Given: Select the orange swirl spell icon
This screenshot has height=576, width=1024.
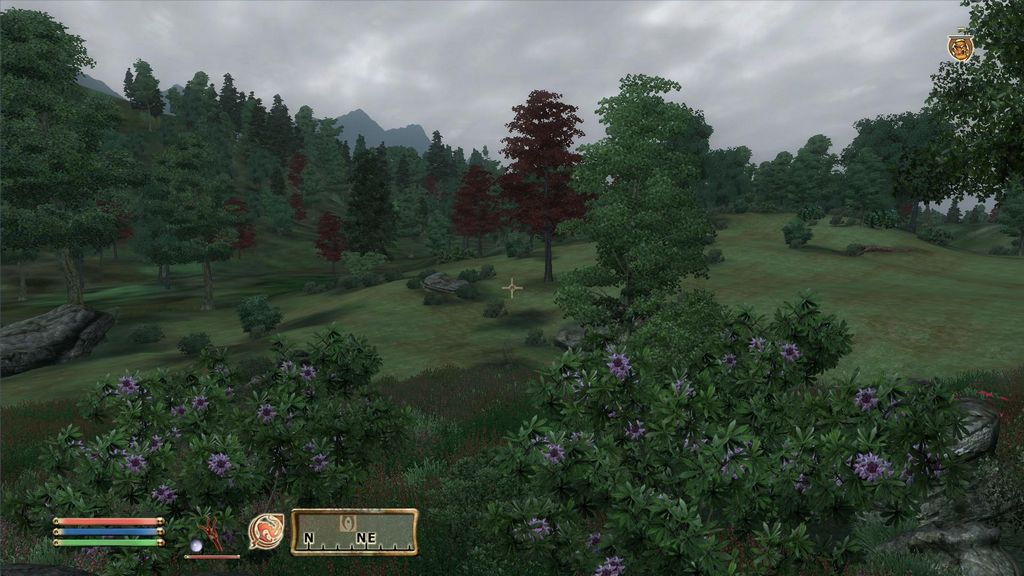Looking at the screenshot, I should point(266,531).
